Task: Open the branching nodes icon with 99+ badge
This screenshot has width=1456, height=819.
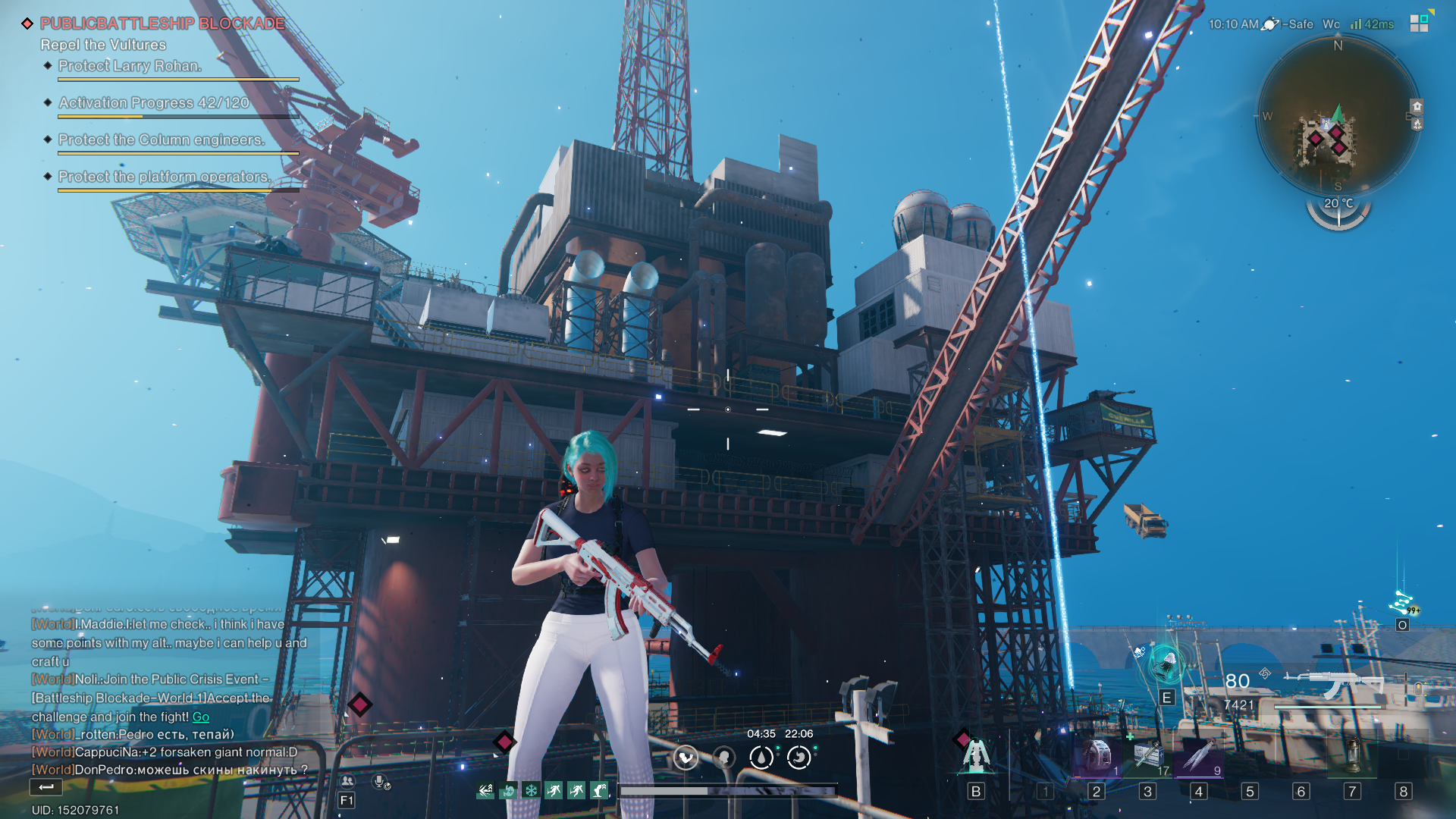Action: coord(1402,604)
